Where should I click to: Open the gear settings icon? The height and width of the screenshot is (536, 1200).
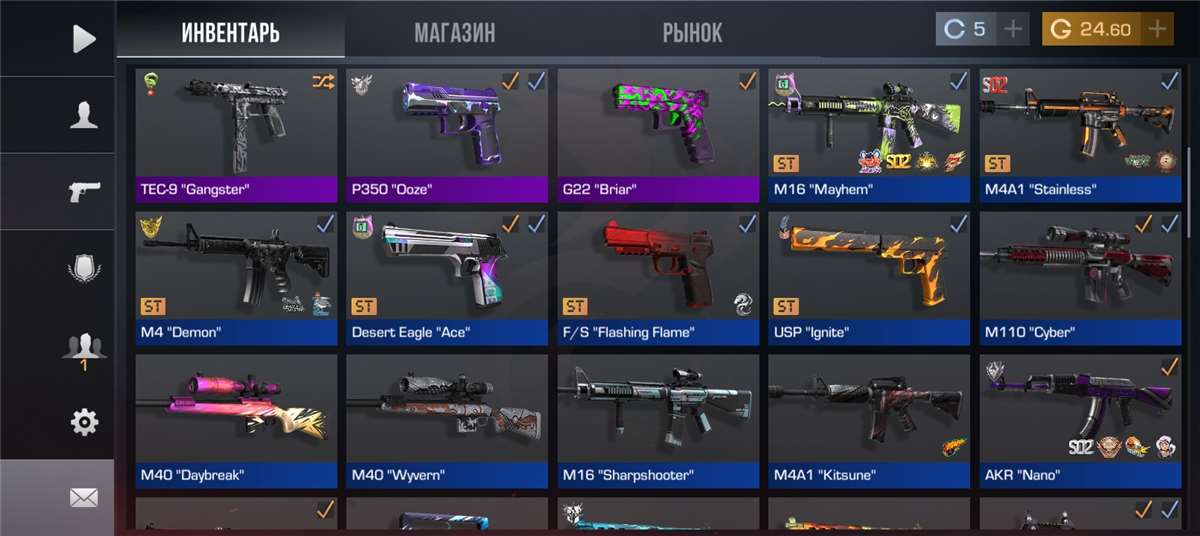(84, 422)
